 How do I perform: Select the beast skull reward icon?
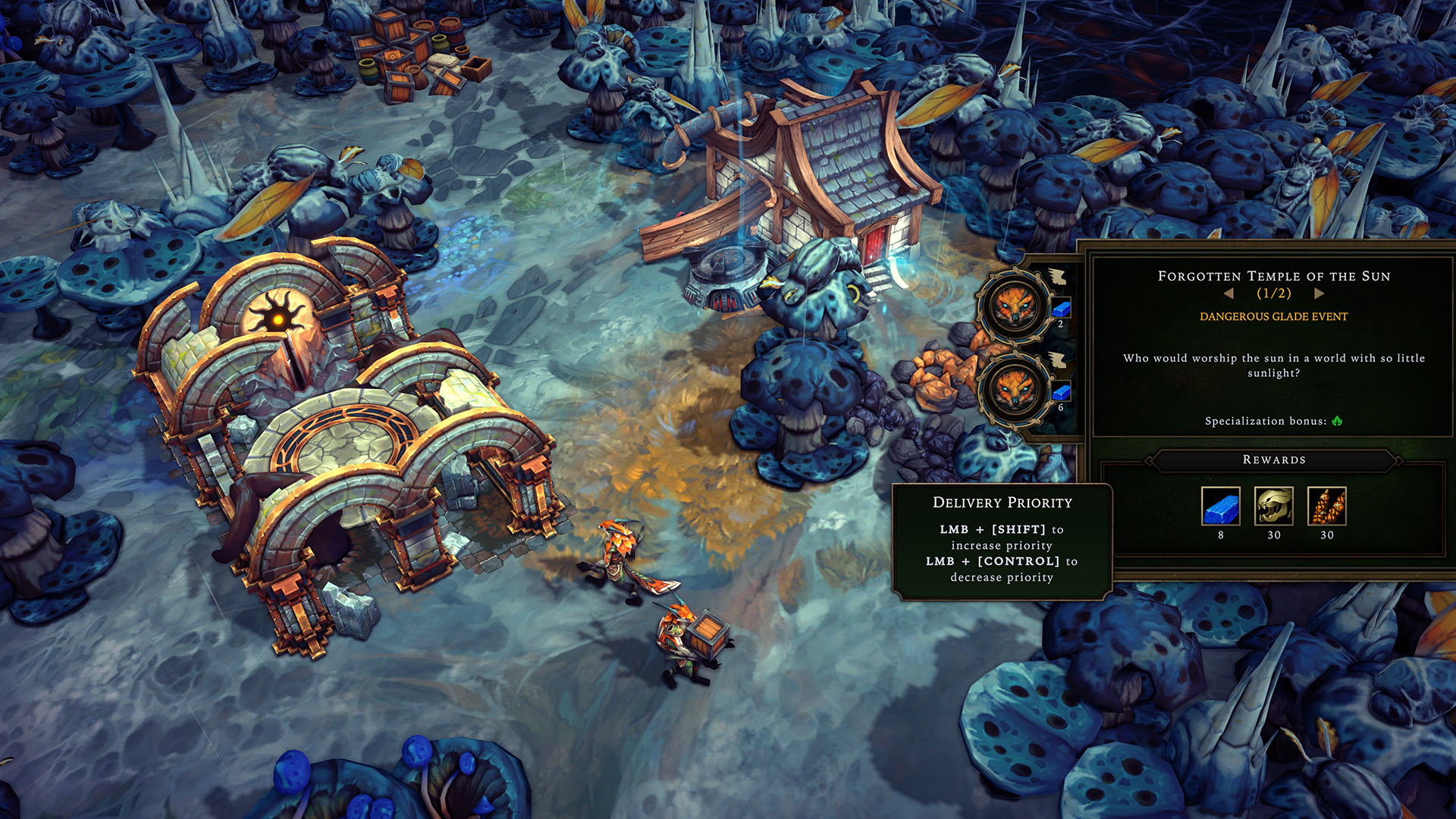[1274, 506]
